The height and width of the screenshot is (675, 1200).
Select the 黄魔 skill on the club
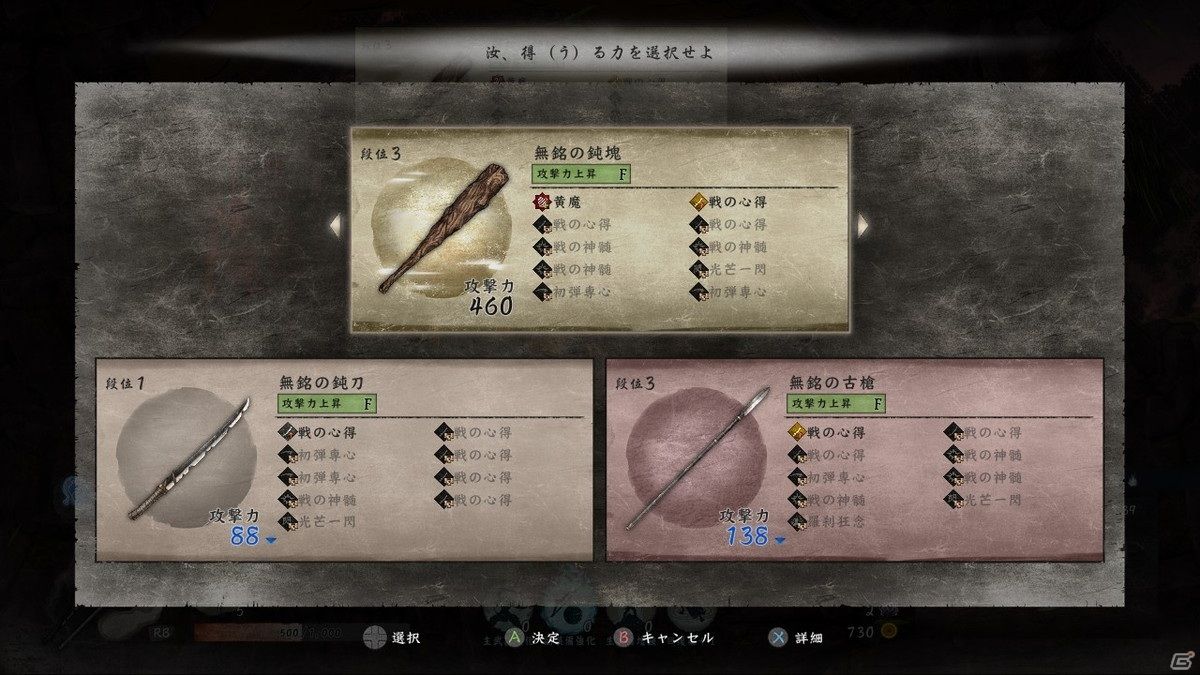560,203
